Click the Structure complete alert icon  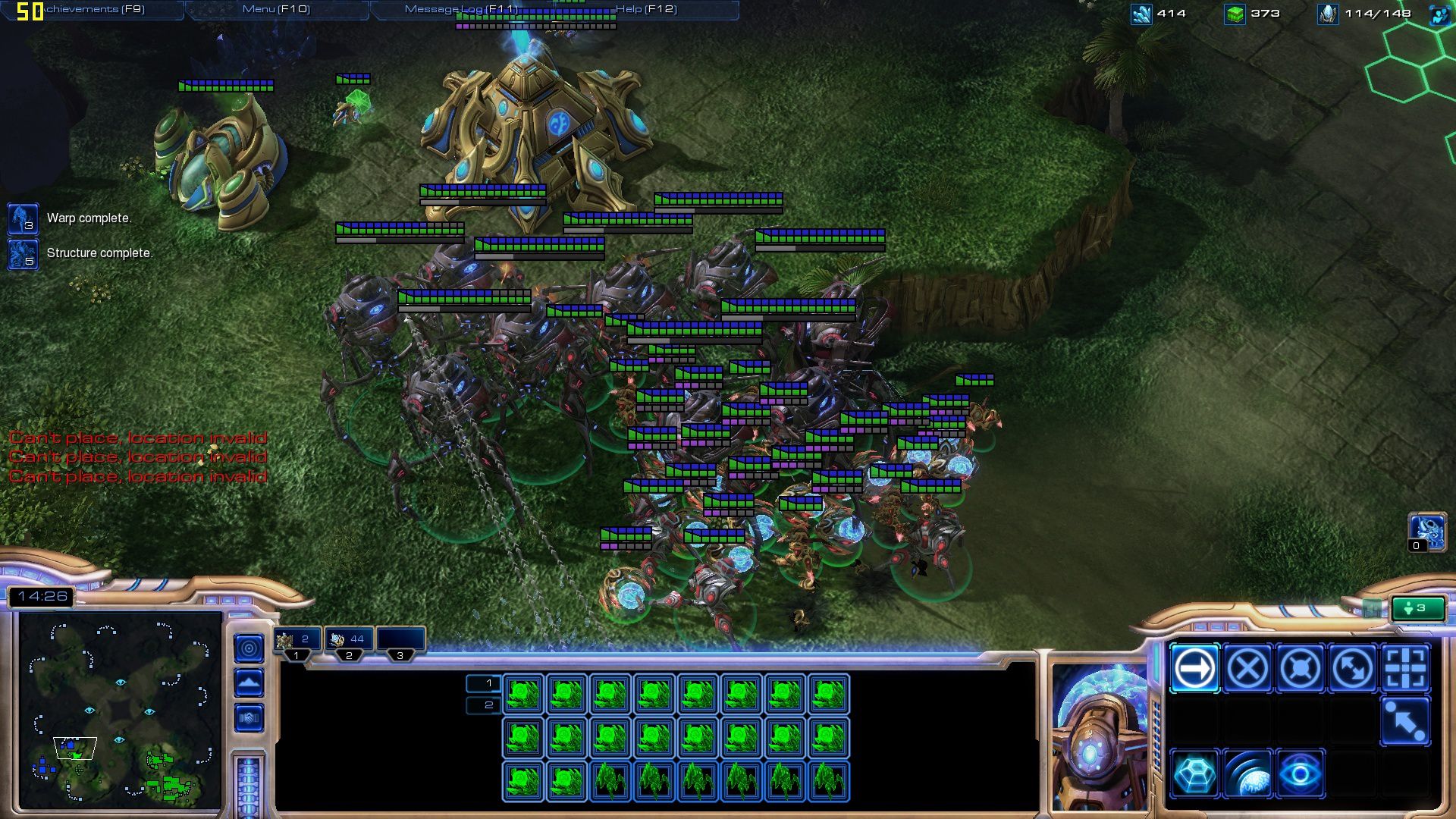pyautogui.click(x=23, y=254)
